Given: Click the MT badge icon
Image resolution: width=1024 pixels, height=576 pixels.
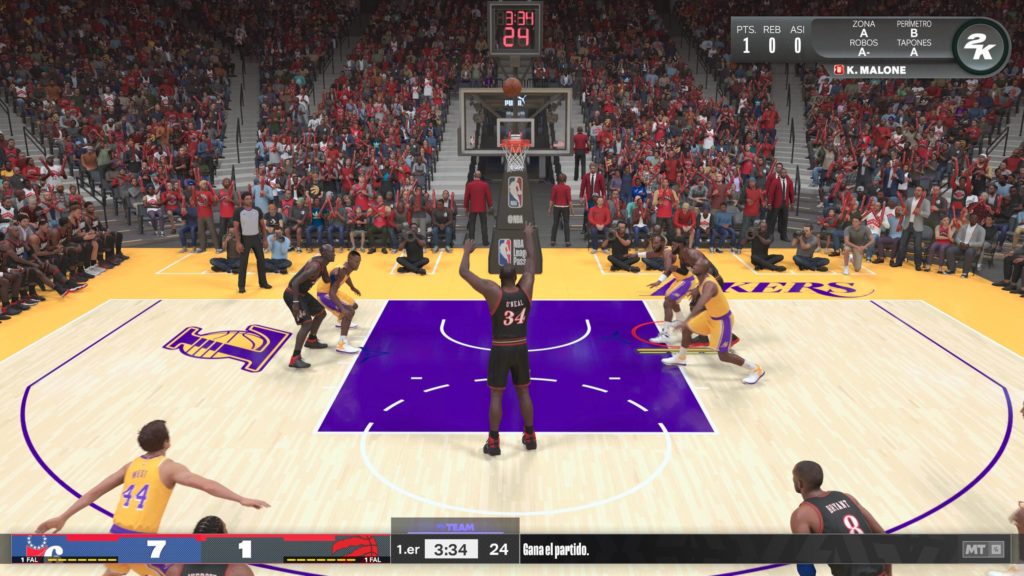Looking at the screenshot, I should coord(976,549).
